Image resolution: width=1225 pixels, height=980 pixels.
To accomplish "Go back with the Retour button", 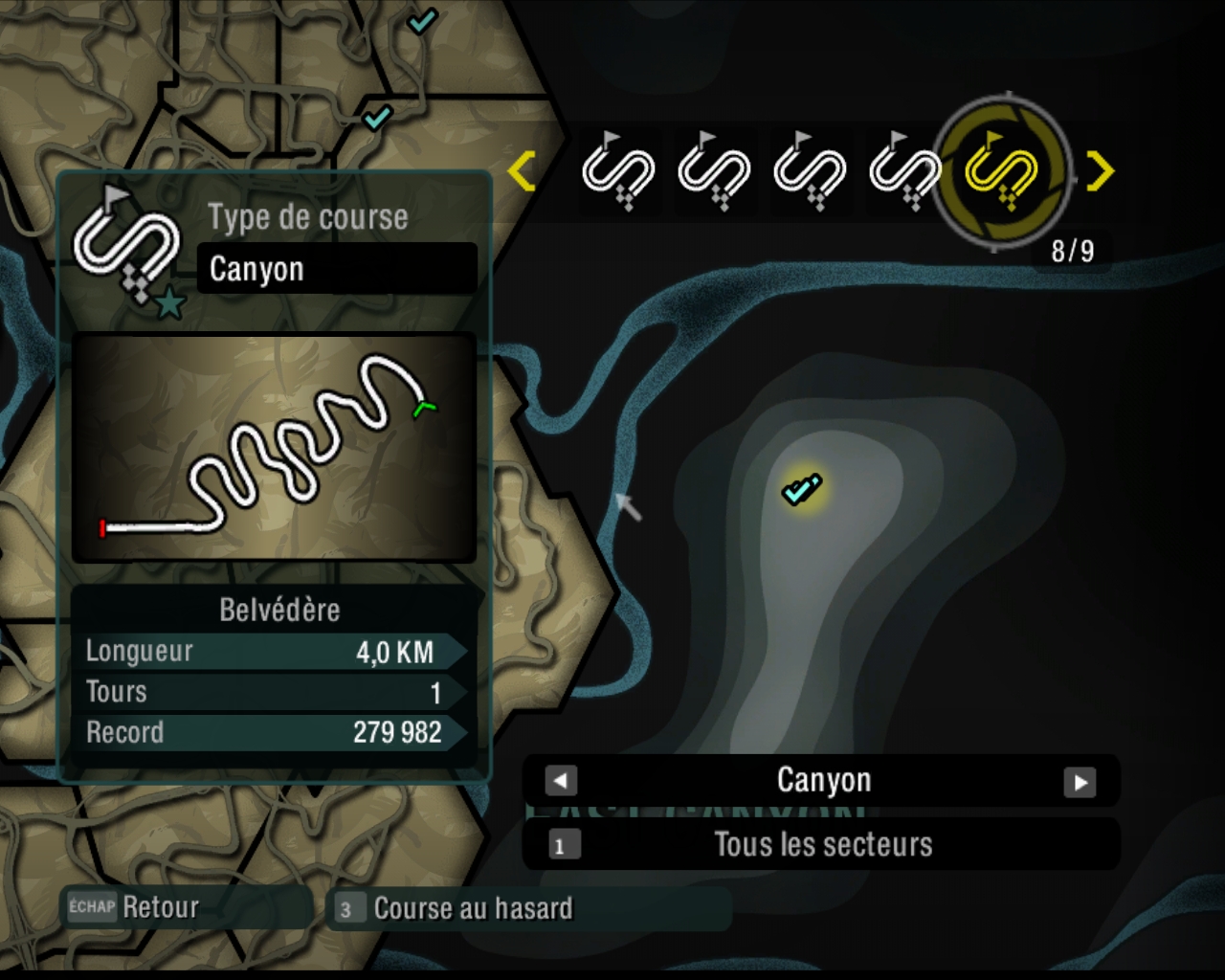I will [134, 907].
